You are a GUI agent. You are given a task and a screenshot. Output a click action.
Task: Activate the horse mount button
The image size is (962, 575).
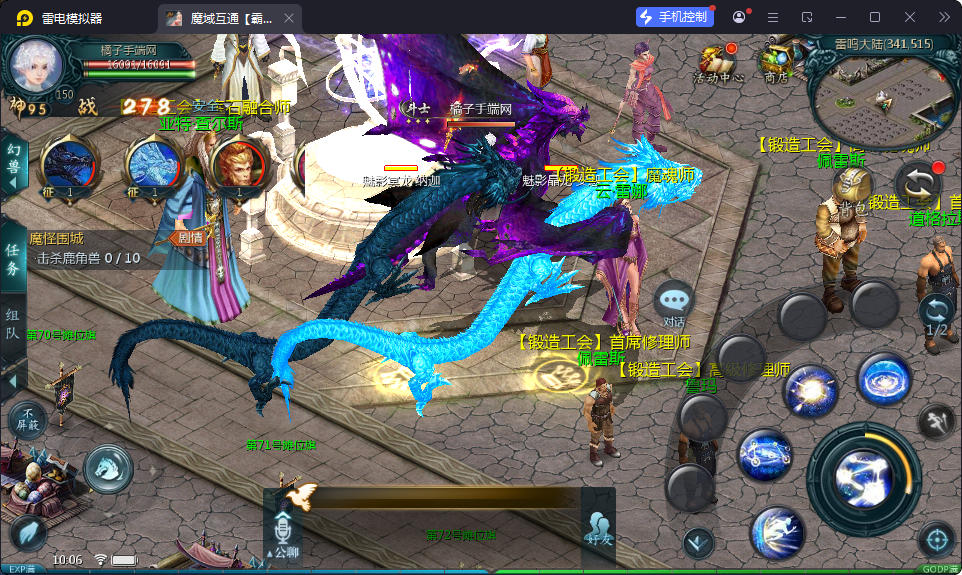(x=108, y=468)
